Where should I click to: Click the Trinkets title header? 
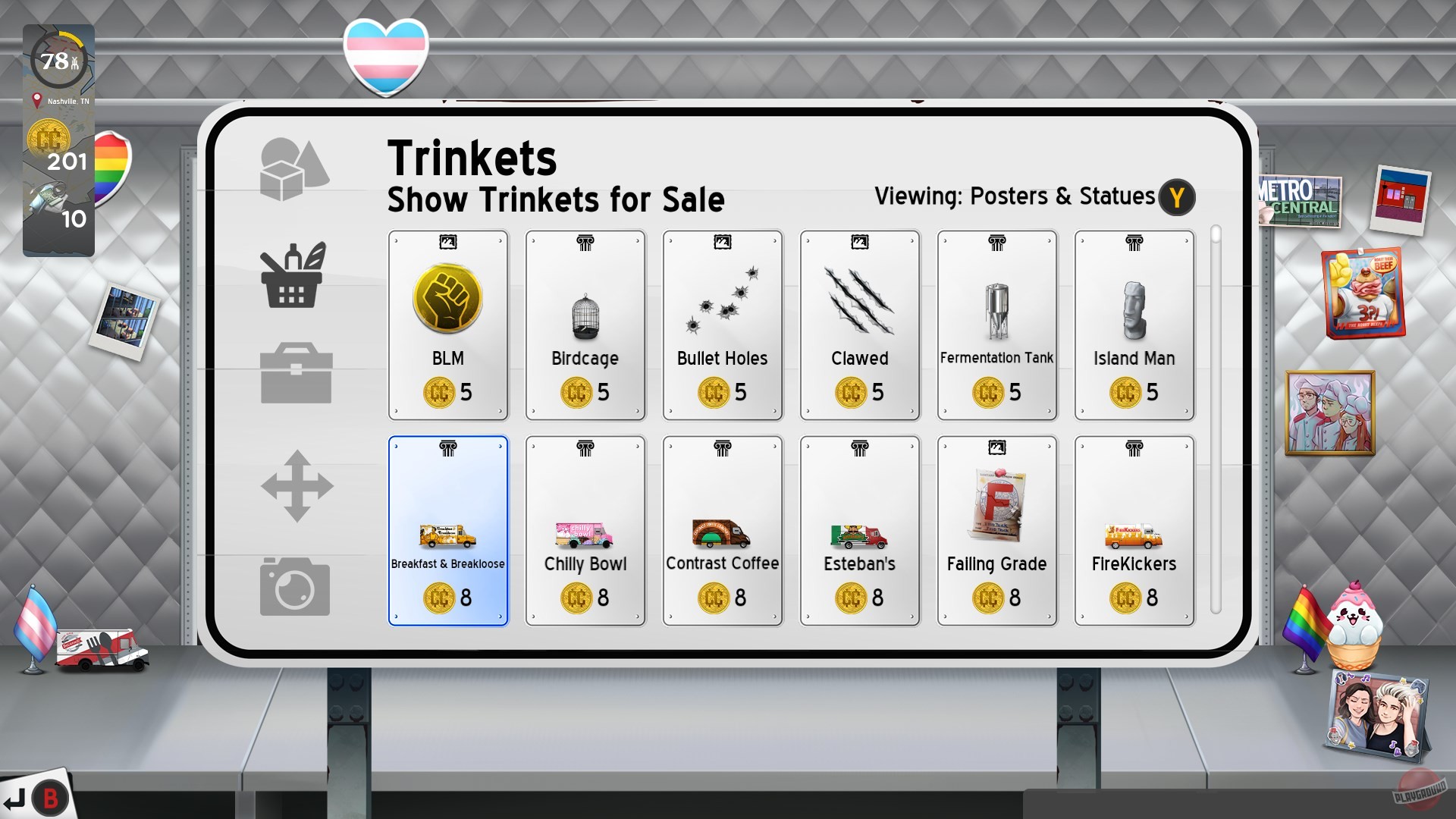click(471, 157)
